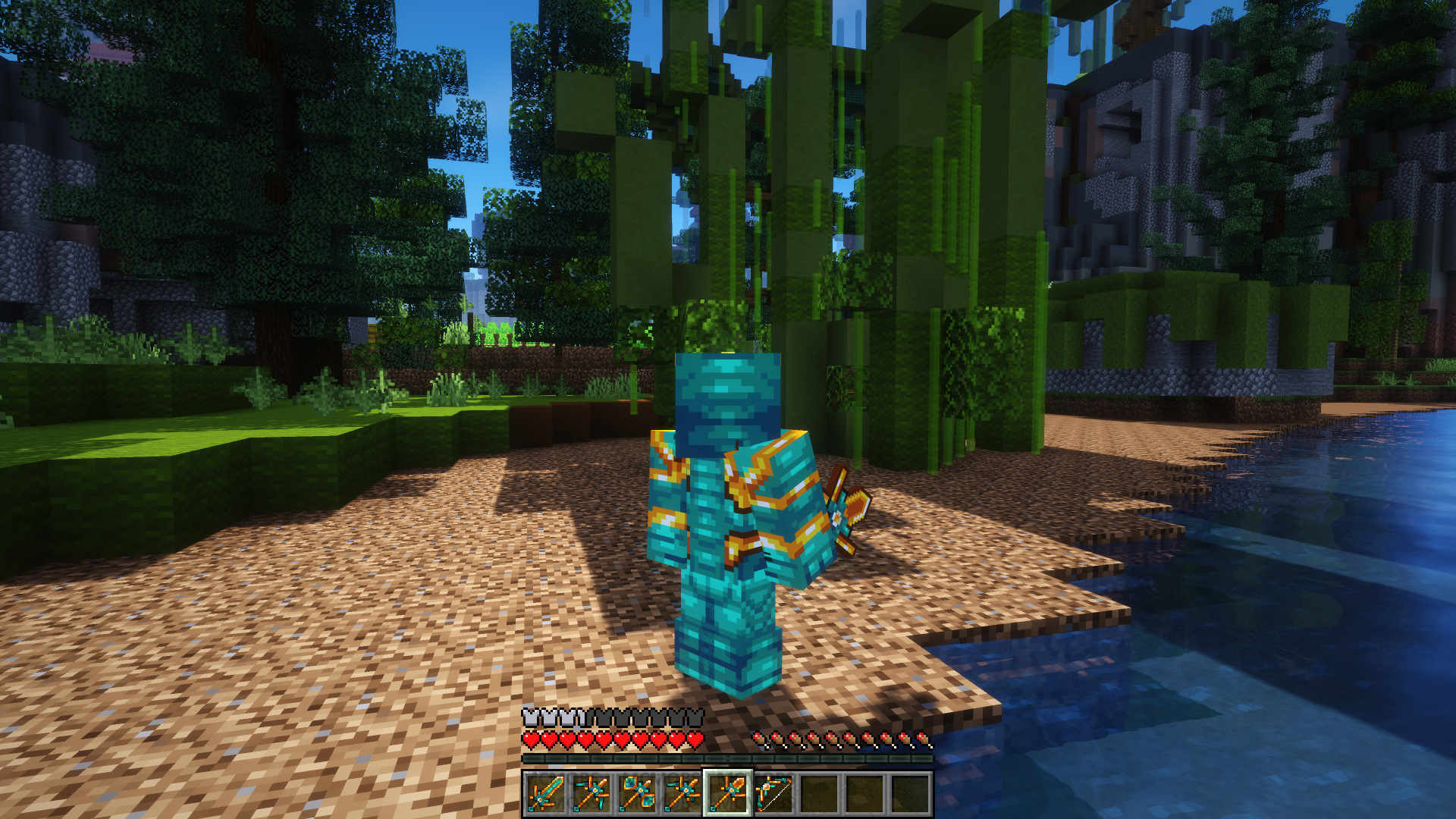Click the last empty hotbar slot
1456x819 pixels.
tap(912, 793)
